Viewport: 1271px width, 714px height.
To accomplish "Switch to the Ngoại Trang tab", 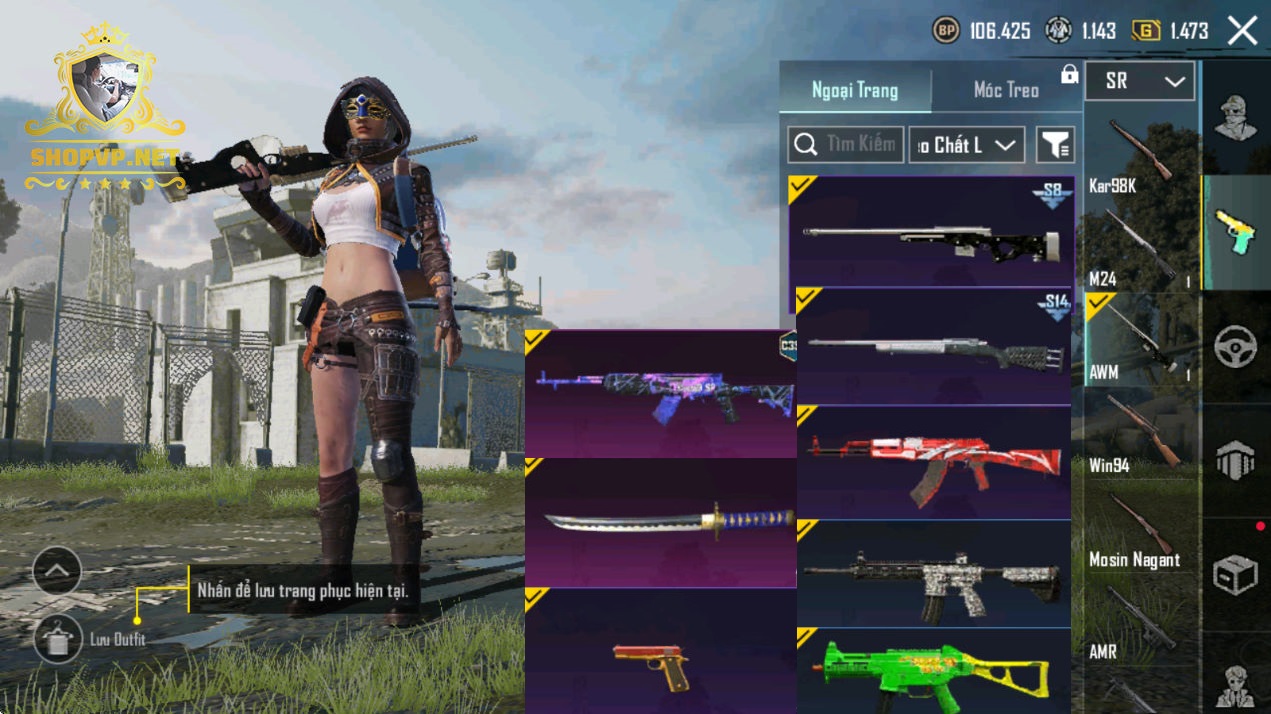I will point(855,90).
